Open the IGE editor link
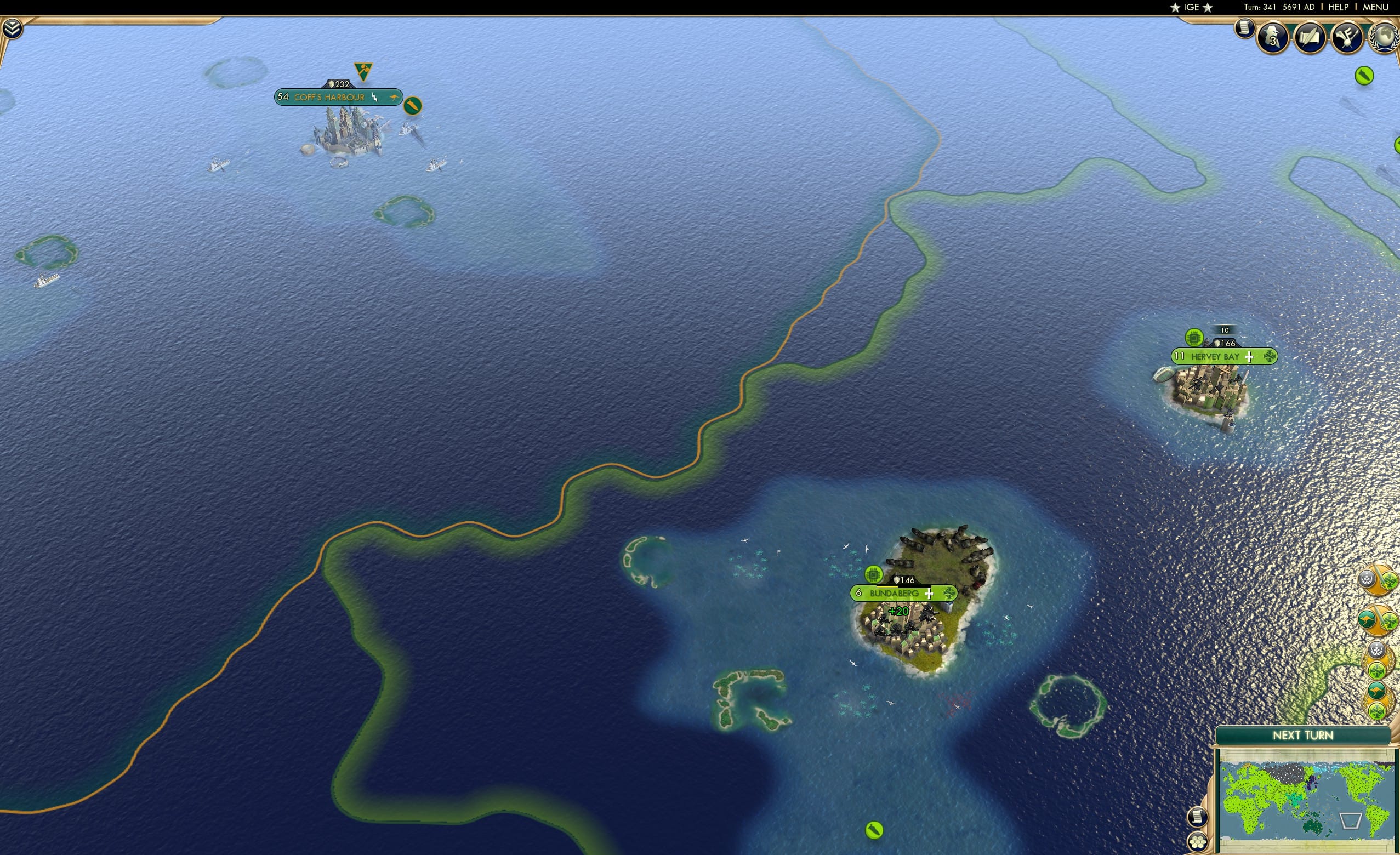 1191,7
